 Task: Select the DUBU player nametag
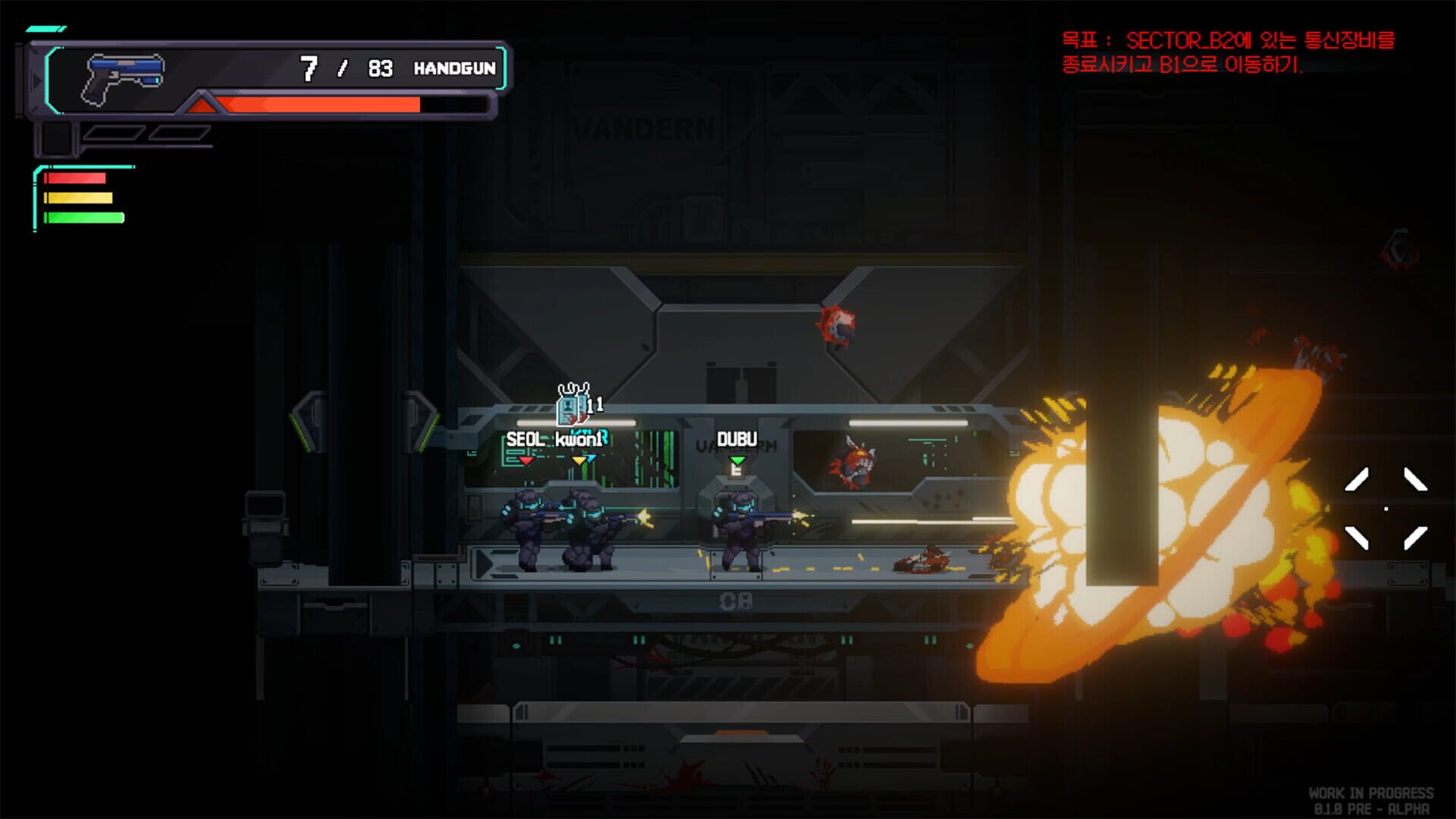point(738,439)
